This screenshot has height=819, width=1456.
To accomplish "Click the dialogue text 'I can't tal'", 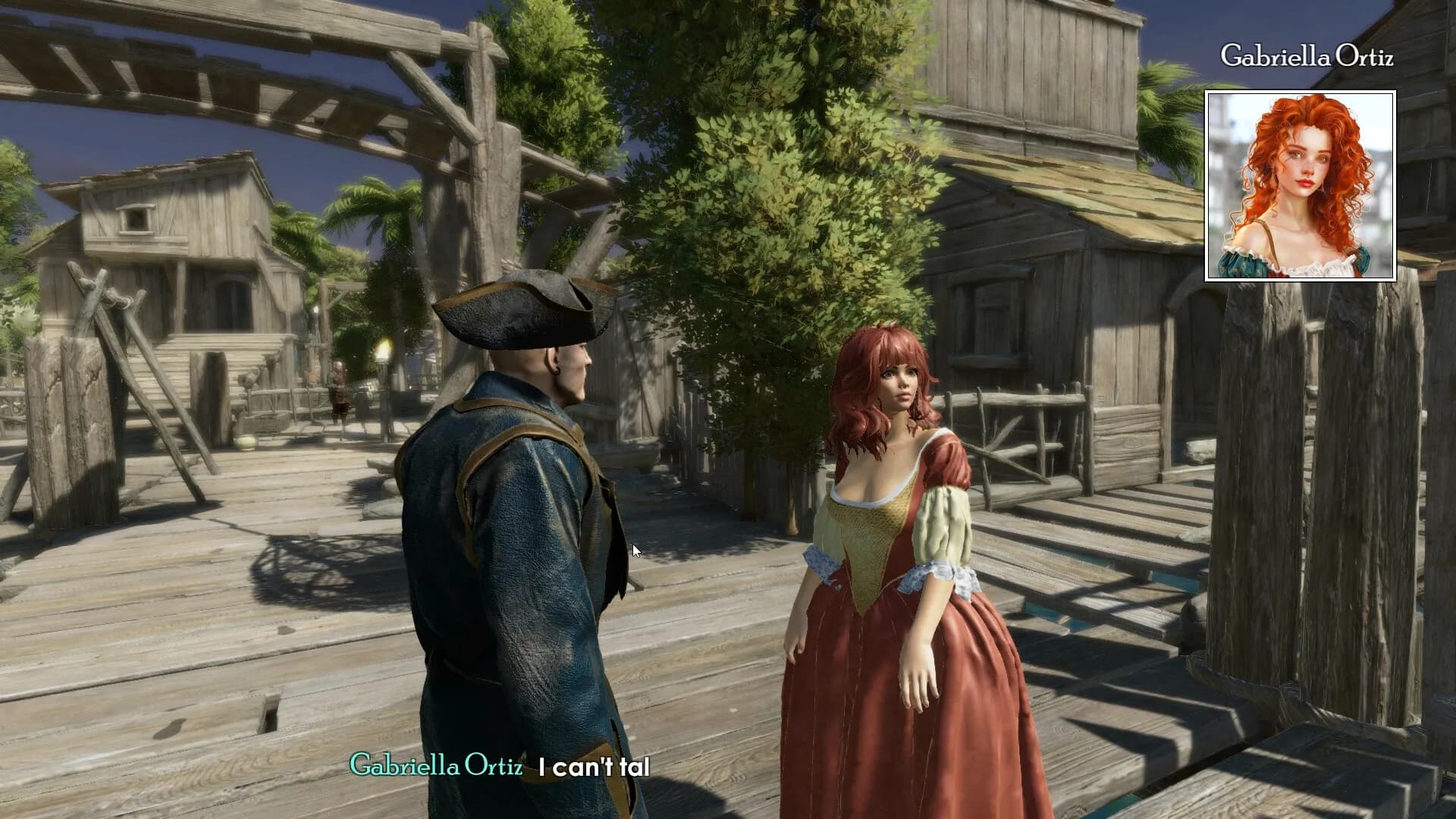I will click(x=594, y=766).
